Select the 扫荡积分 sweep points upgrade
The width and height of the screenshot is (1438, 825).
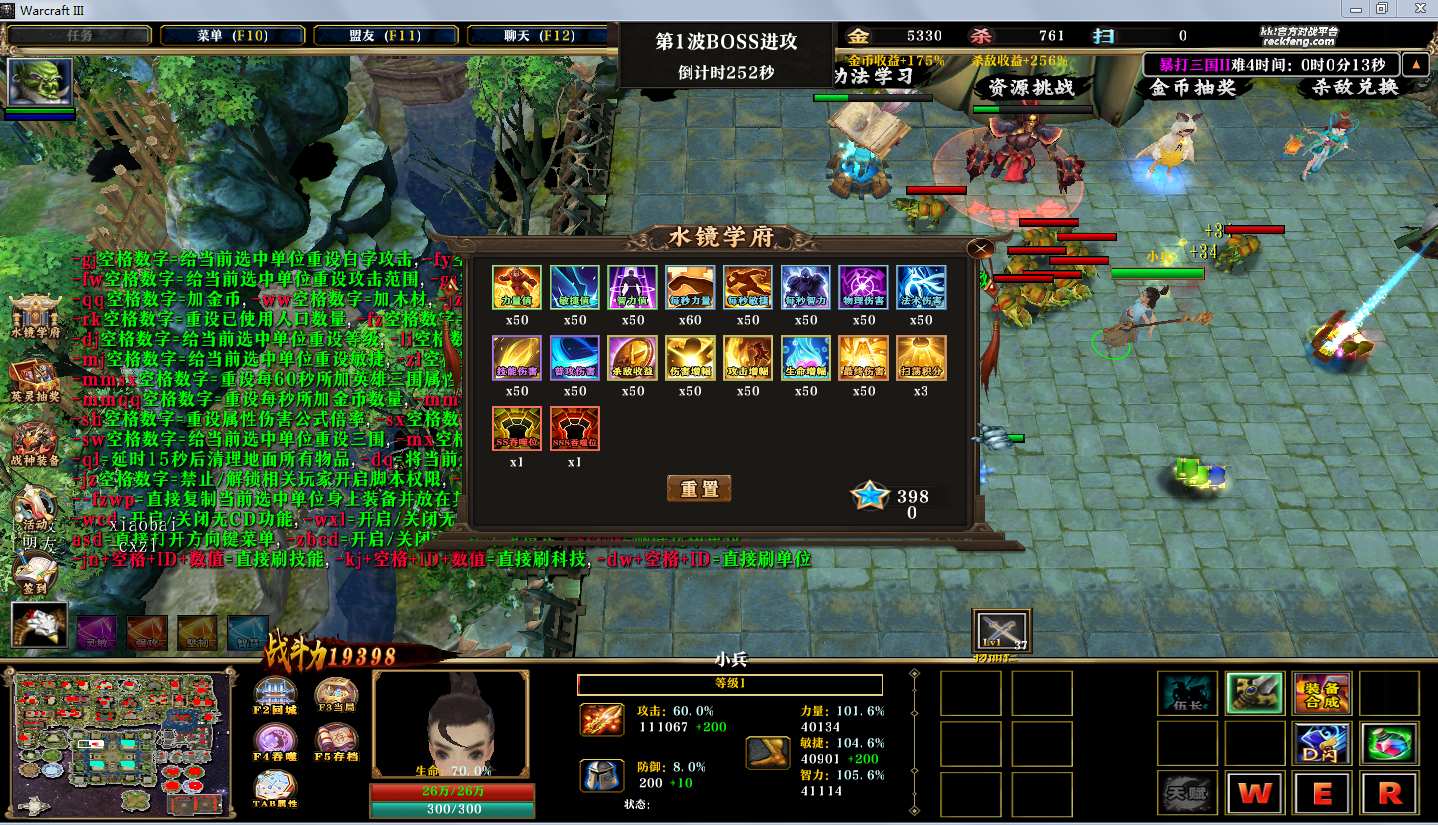(921, 359)
